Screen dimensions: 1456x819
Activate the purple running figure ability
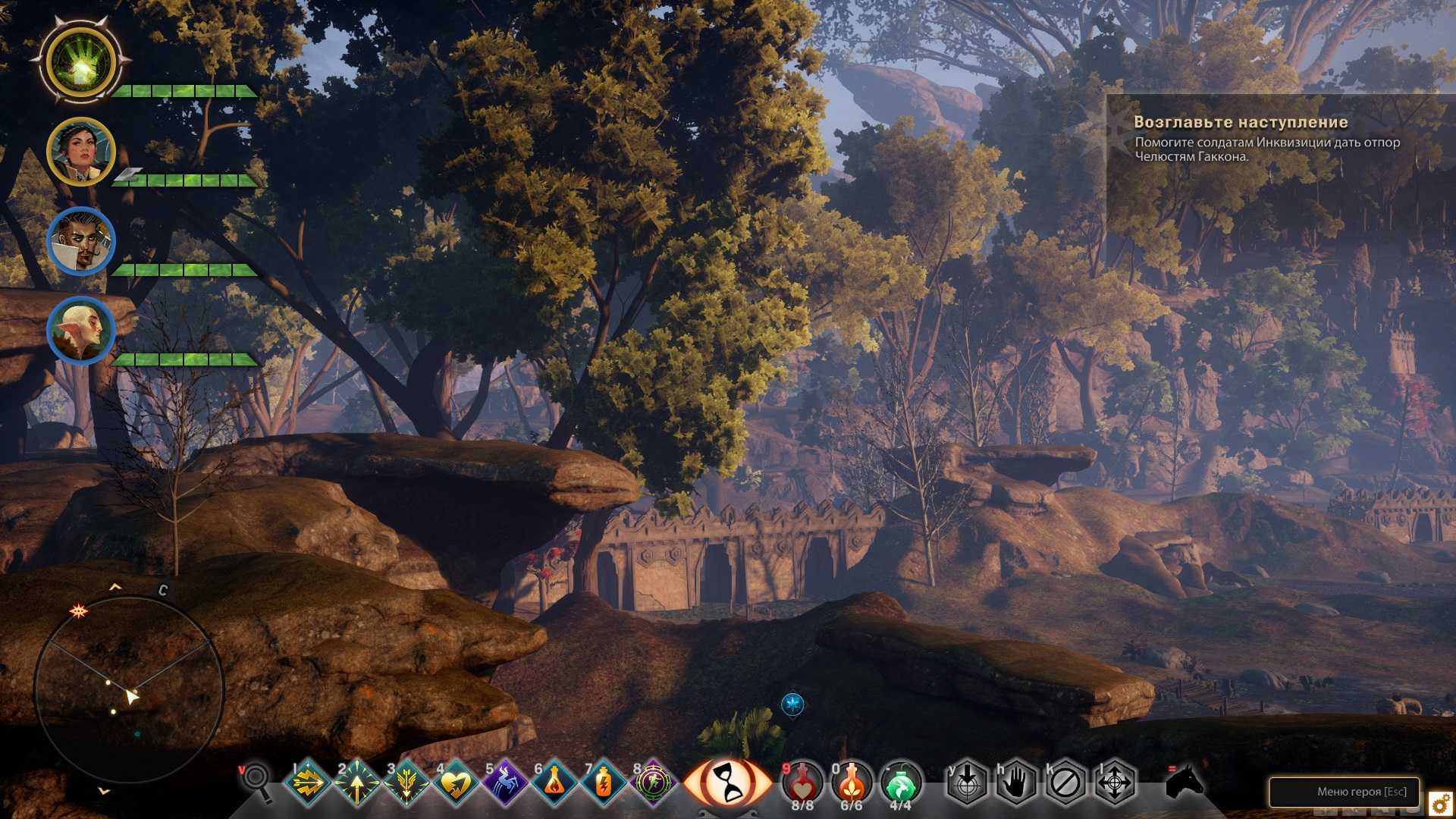(653, 783)
